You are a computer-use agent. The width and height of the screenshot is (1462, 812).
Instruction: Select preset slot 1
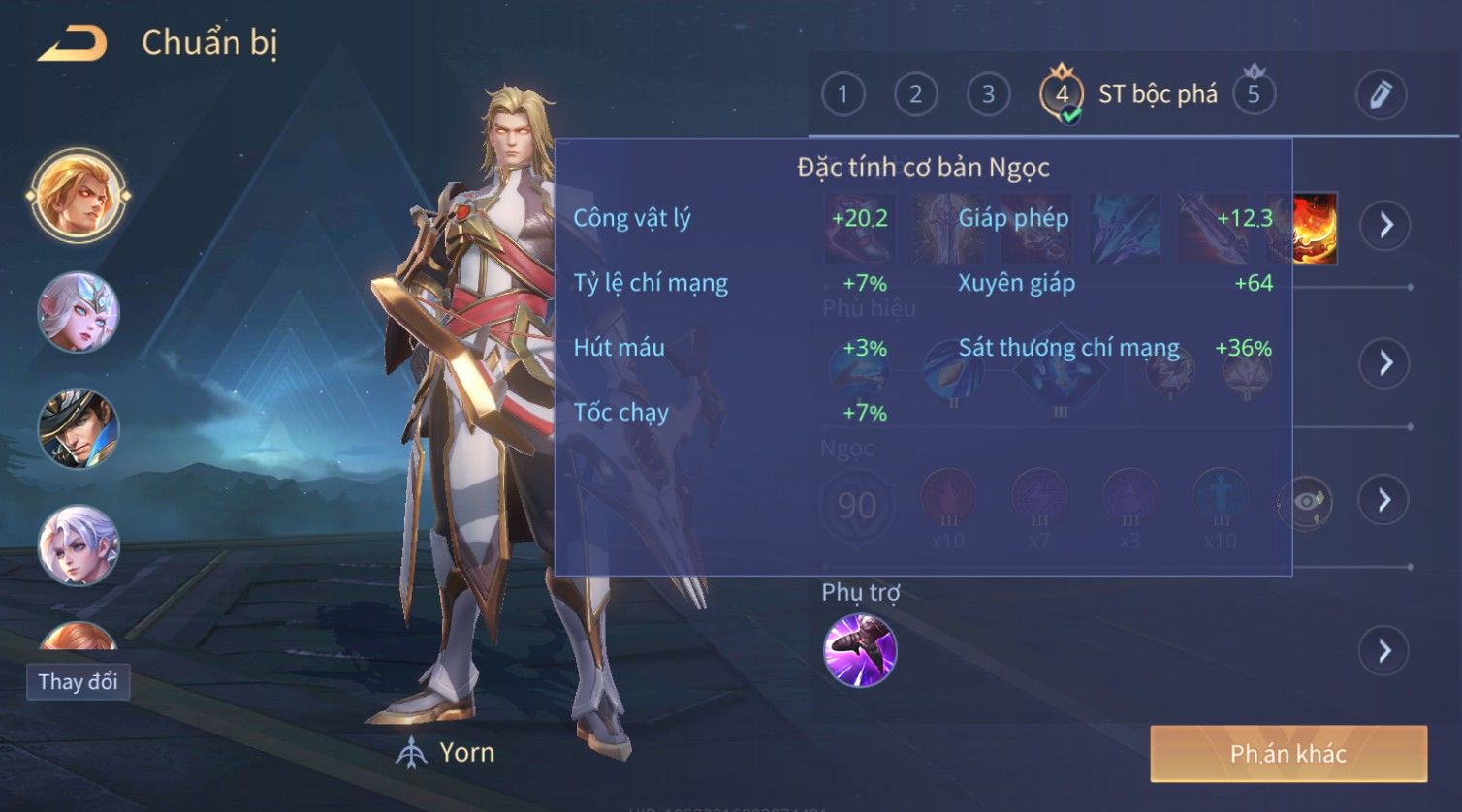coord(842,94)
